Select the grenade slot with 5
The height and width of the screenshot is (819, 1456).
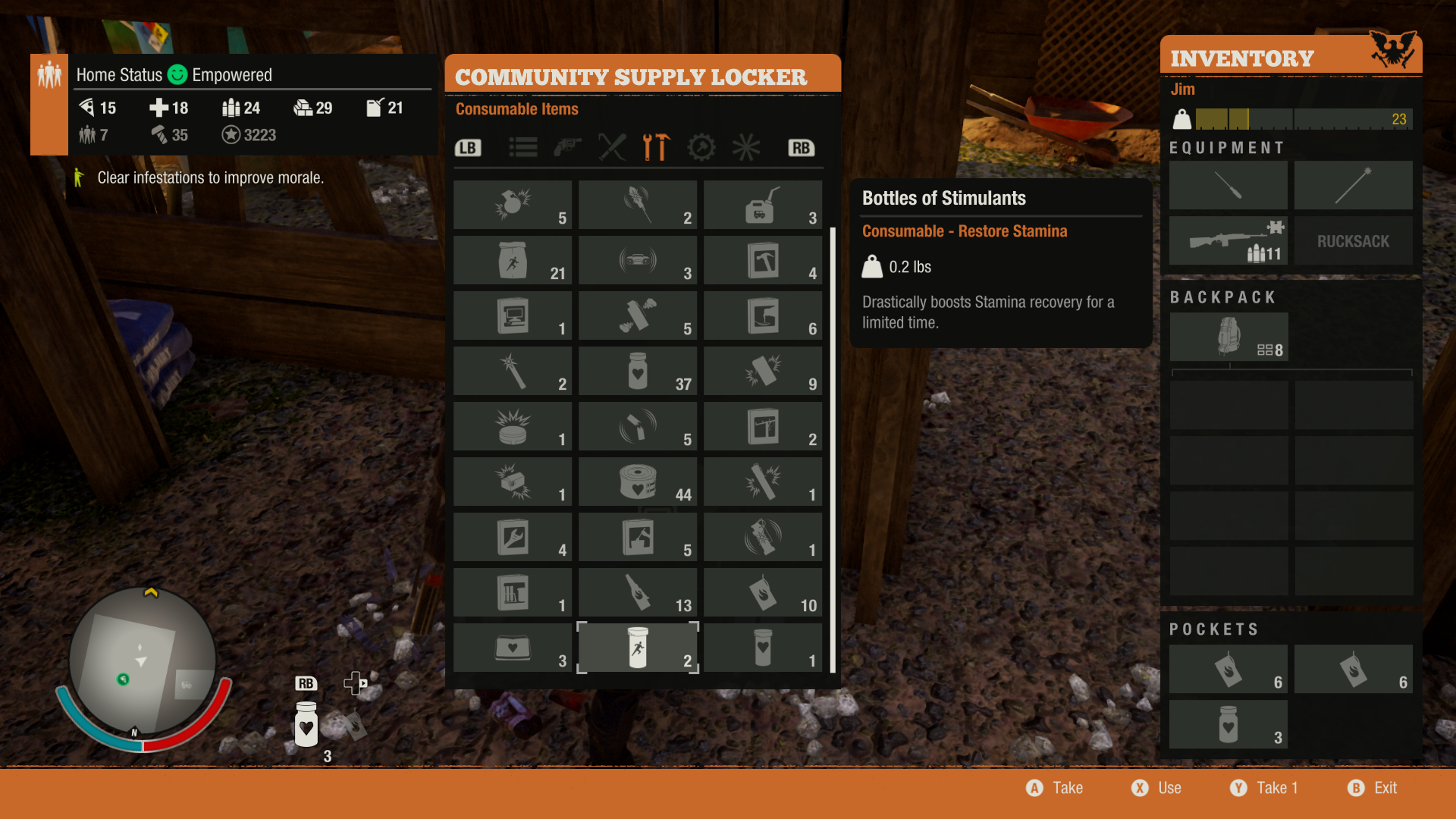click(513, 205)
